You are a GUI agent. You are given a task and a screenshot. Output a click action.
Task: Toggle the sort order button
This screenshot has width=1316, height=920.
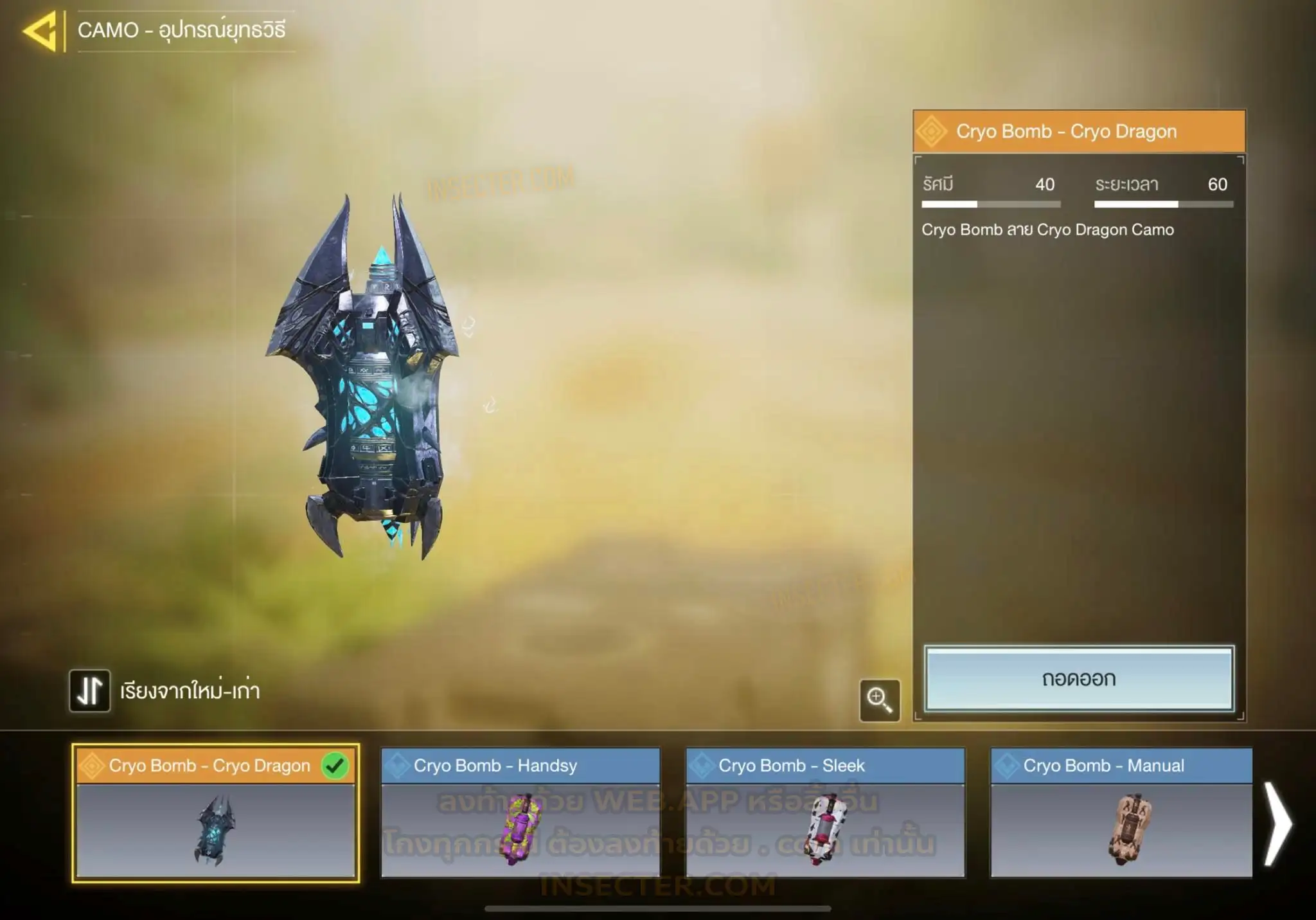[90, 691]
